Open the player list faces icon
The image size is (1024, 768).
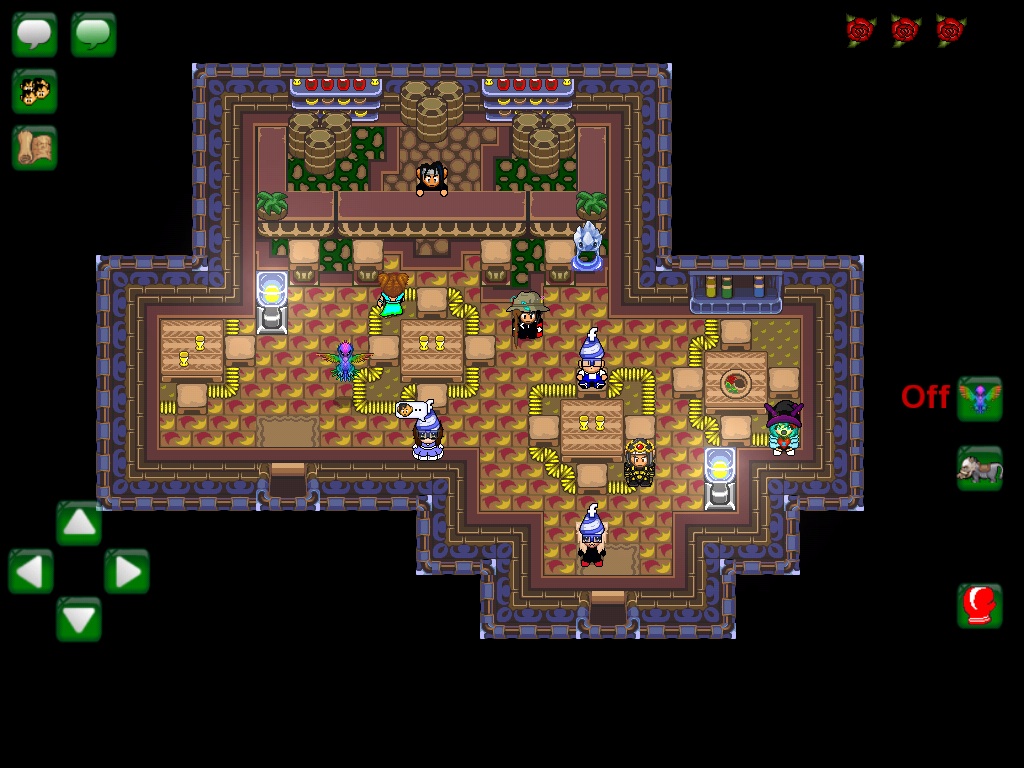coord(34,91)
